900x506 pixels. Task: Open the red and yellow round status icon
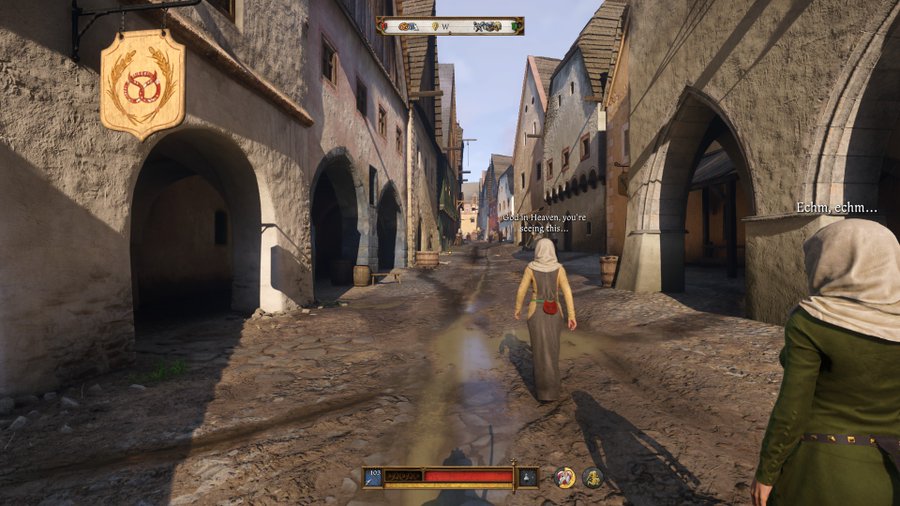click(x=565, y=477)
